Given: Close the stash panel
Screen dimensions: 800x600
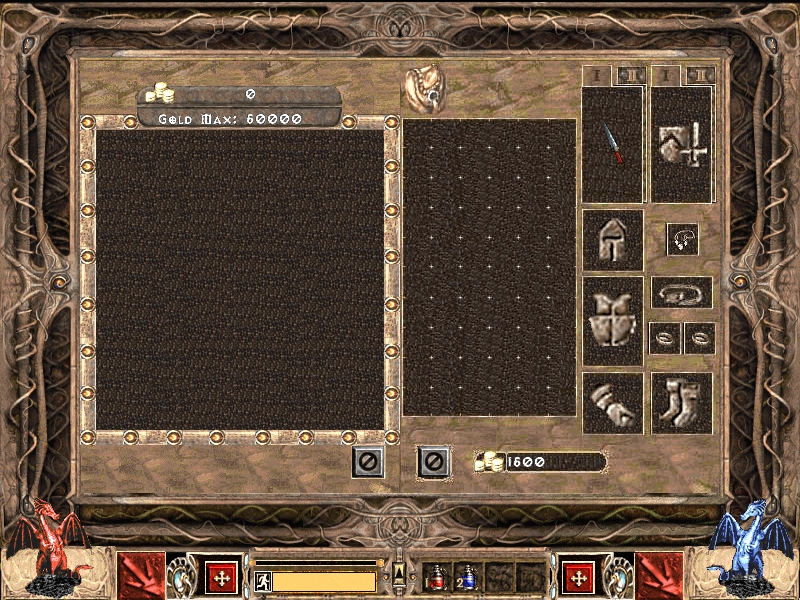Looking at the screenshot, I should pyautogui.click(x=367, y=461).
